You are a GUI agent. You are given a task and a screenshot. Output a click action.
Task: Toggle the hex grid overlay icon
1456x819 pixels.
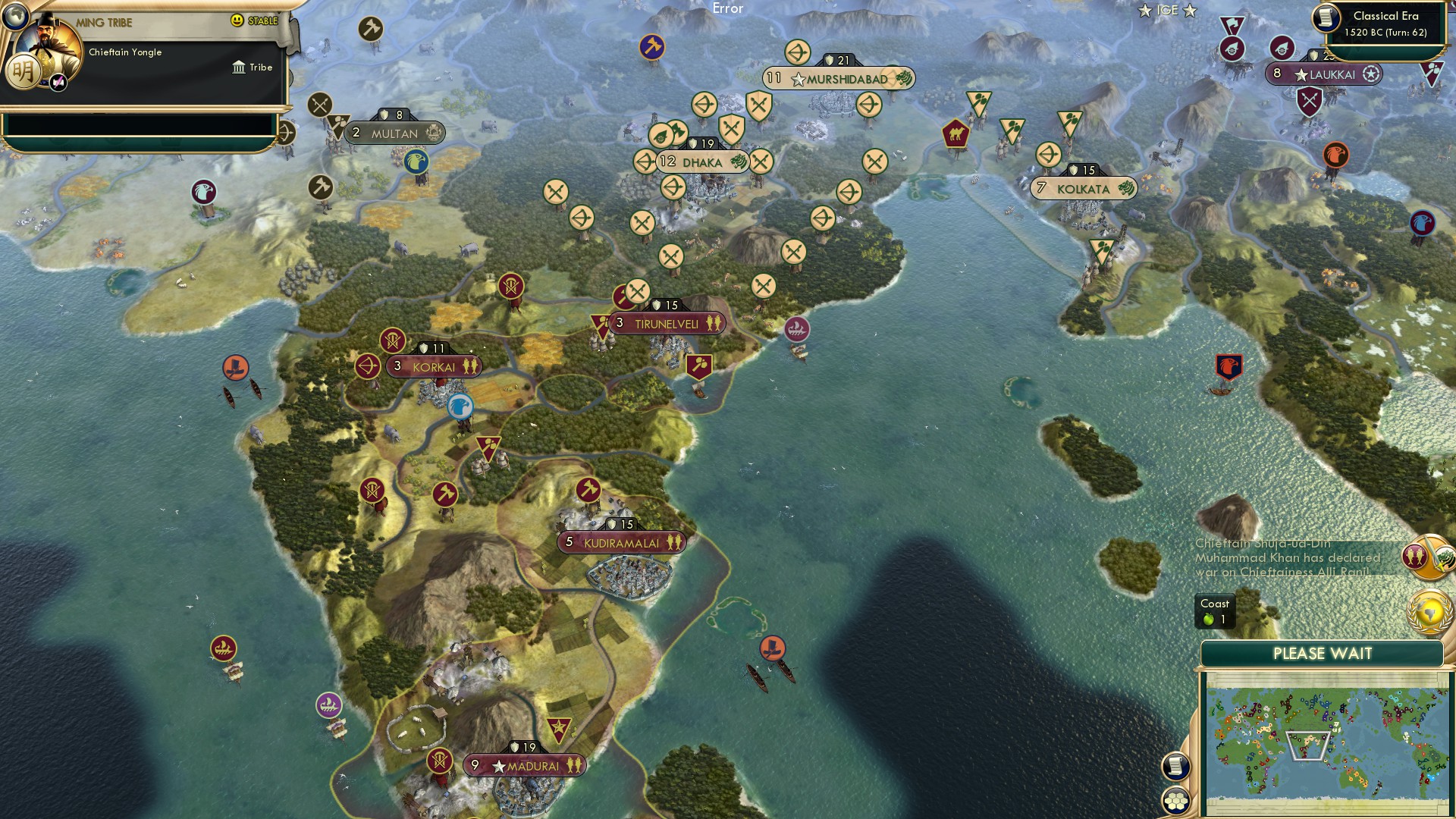click(1176, 800)
